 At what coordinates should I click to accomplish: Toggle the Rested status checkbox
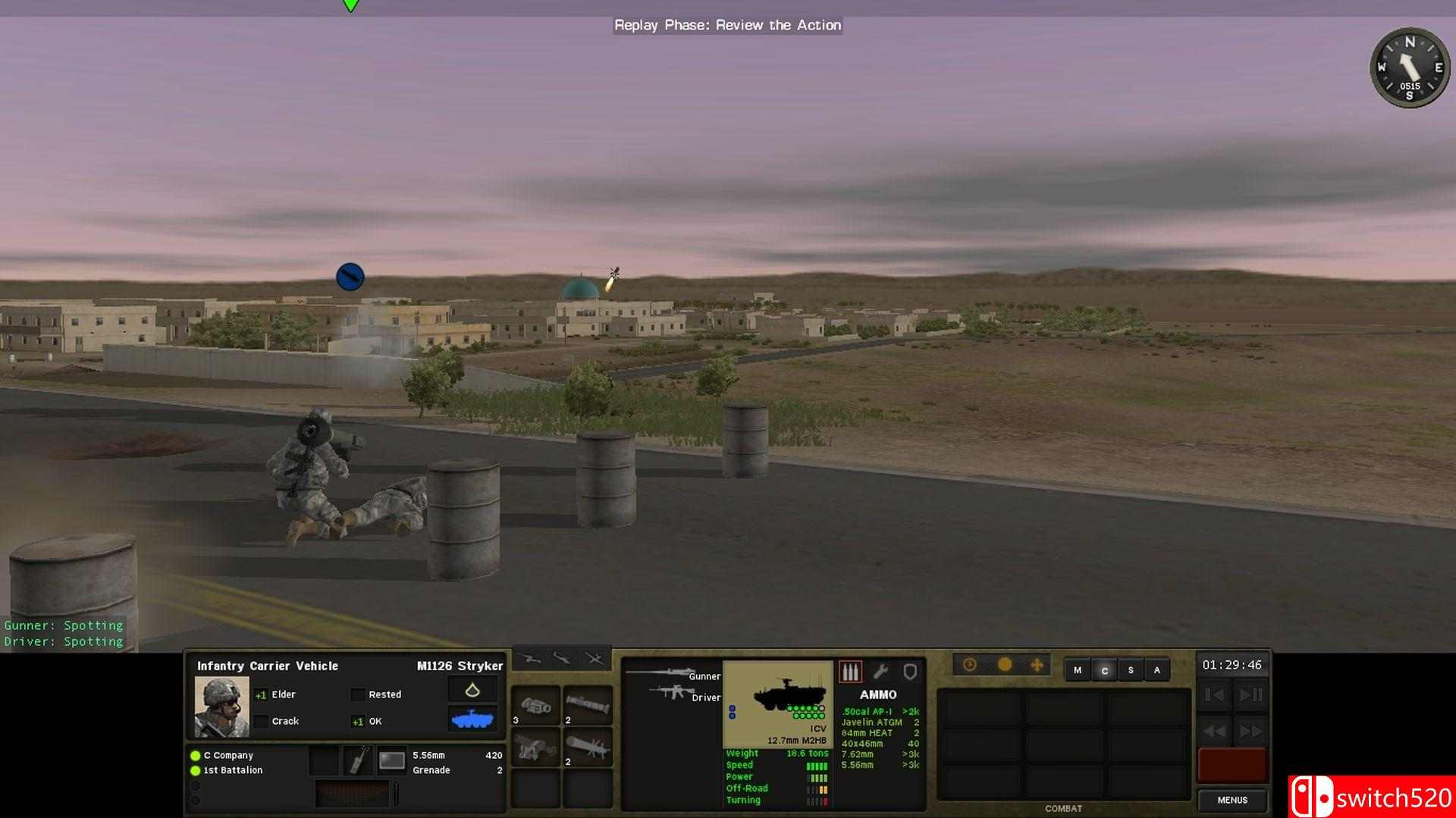[x=356, y=694]
